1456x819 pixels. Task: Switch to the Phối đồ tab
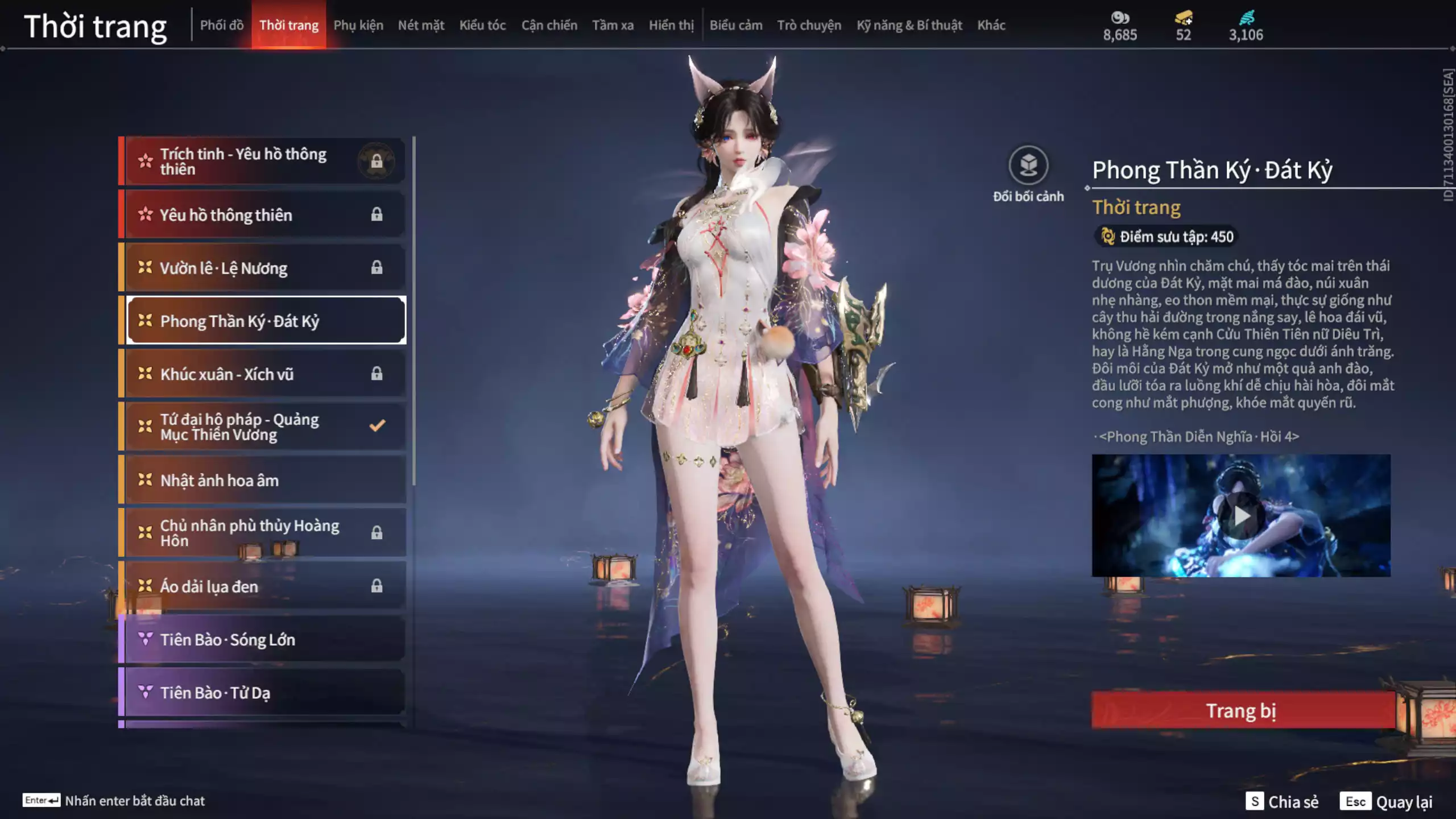pos(222,25)
